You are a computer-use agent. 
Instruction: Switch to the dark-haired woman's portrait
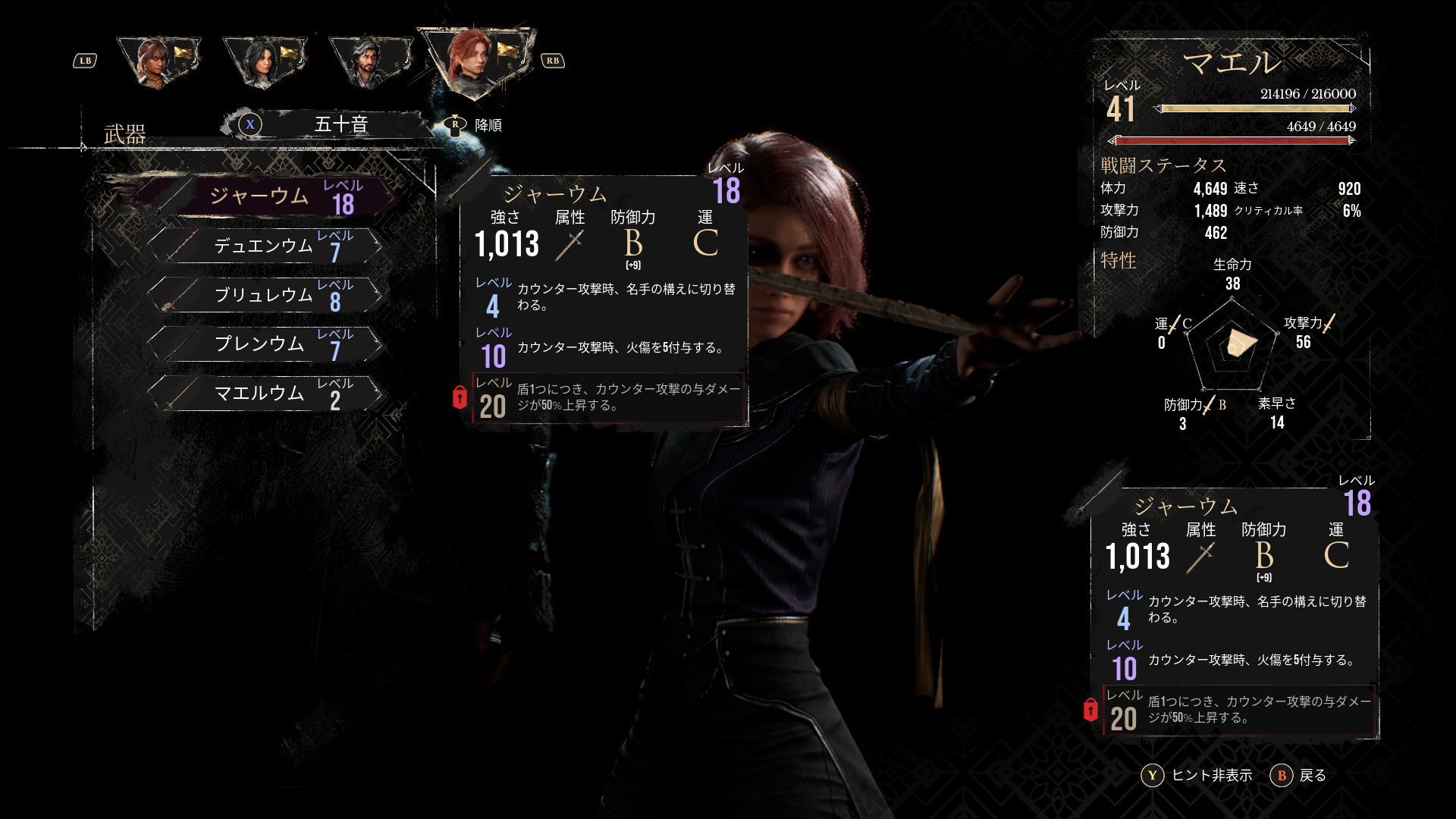coord(263,61)
